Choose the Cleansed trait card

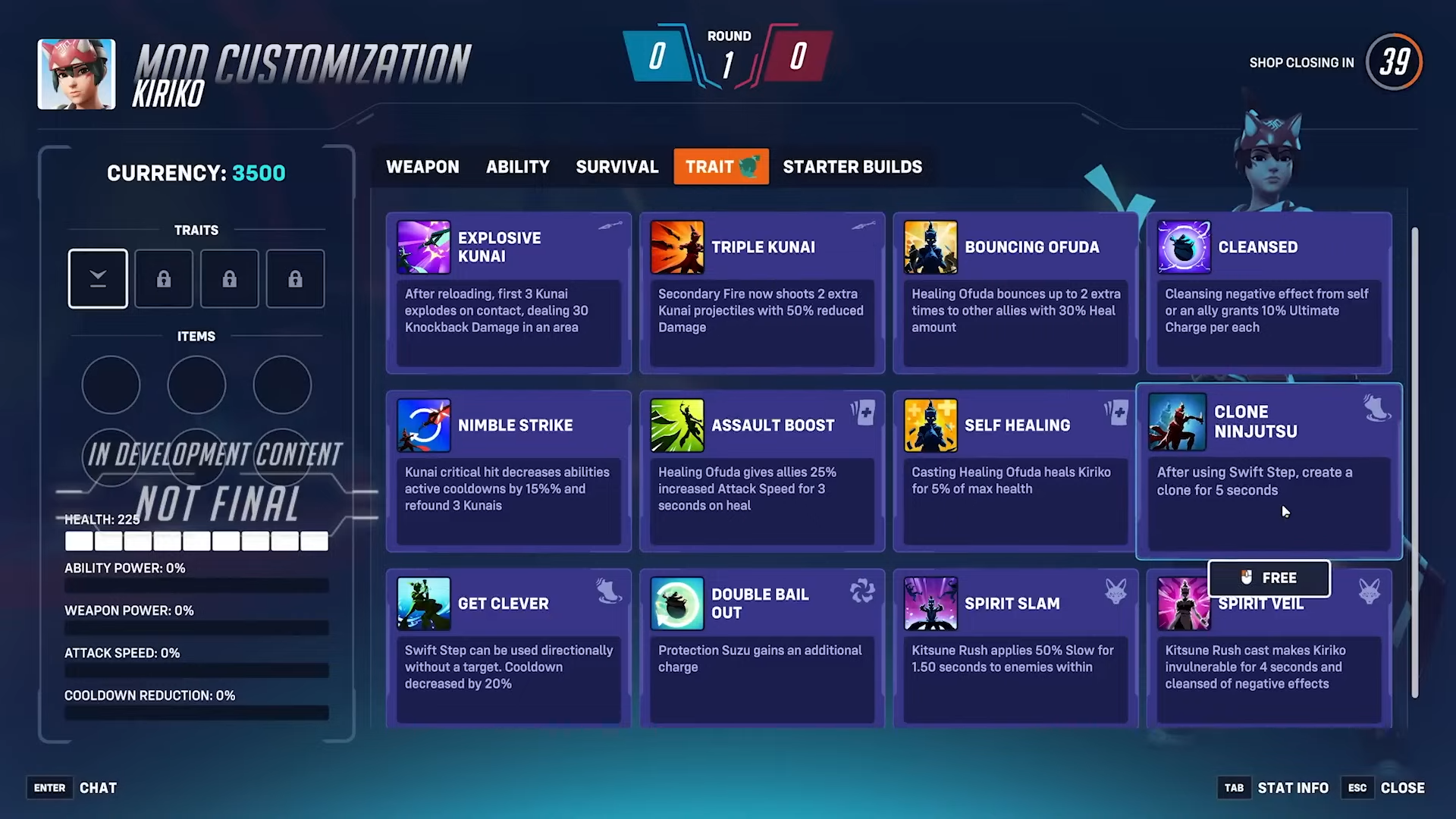click(x=1268, y=293)
